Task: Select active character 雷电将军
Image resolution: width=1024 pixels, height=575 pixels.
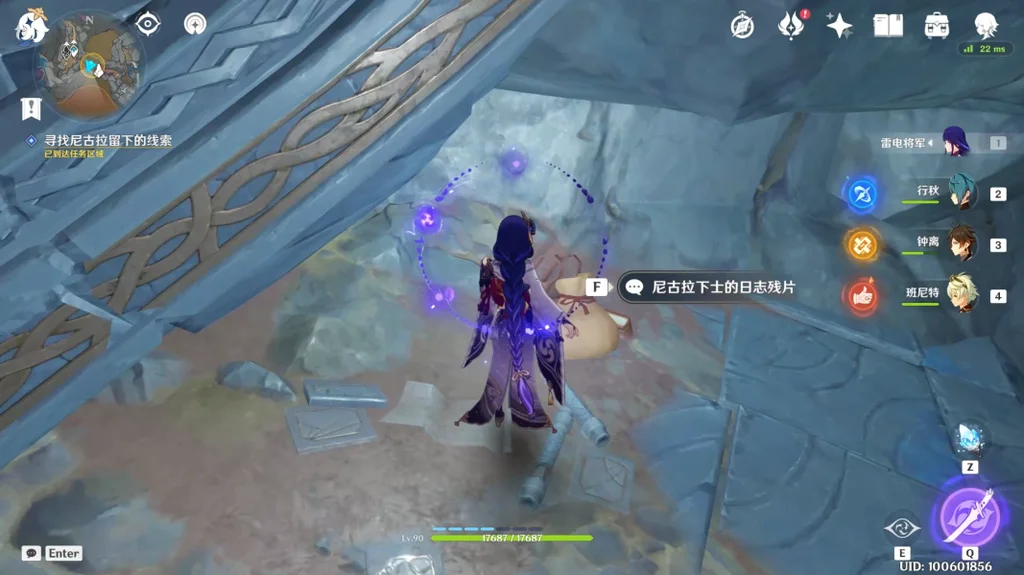Action: (x=955, y=143)
